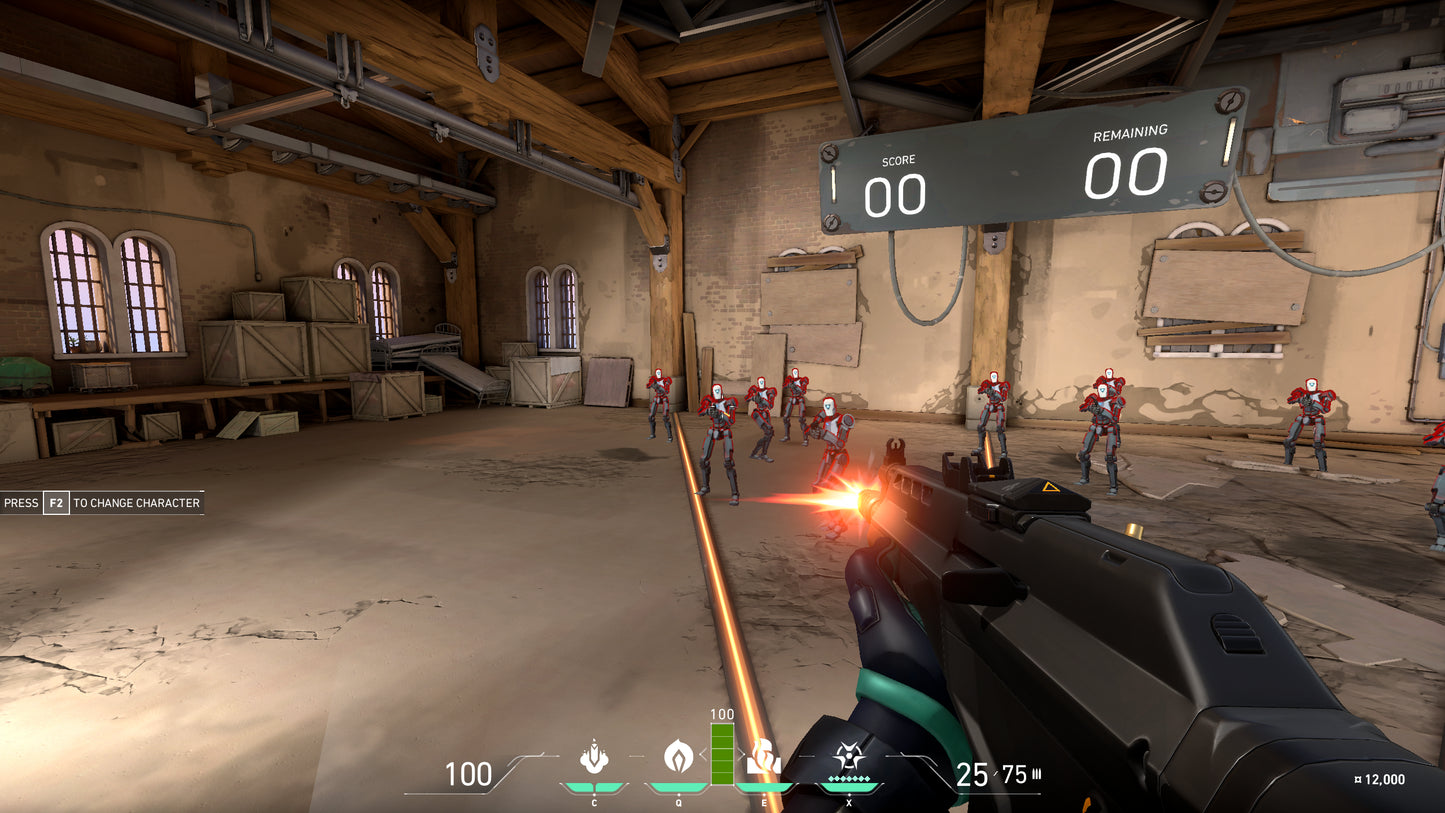Trigger the Viper's Pit ultimate icon
Screen dimensions: 1445x813
849,756
